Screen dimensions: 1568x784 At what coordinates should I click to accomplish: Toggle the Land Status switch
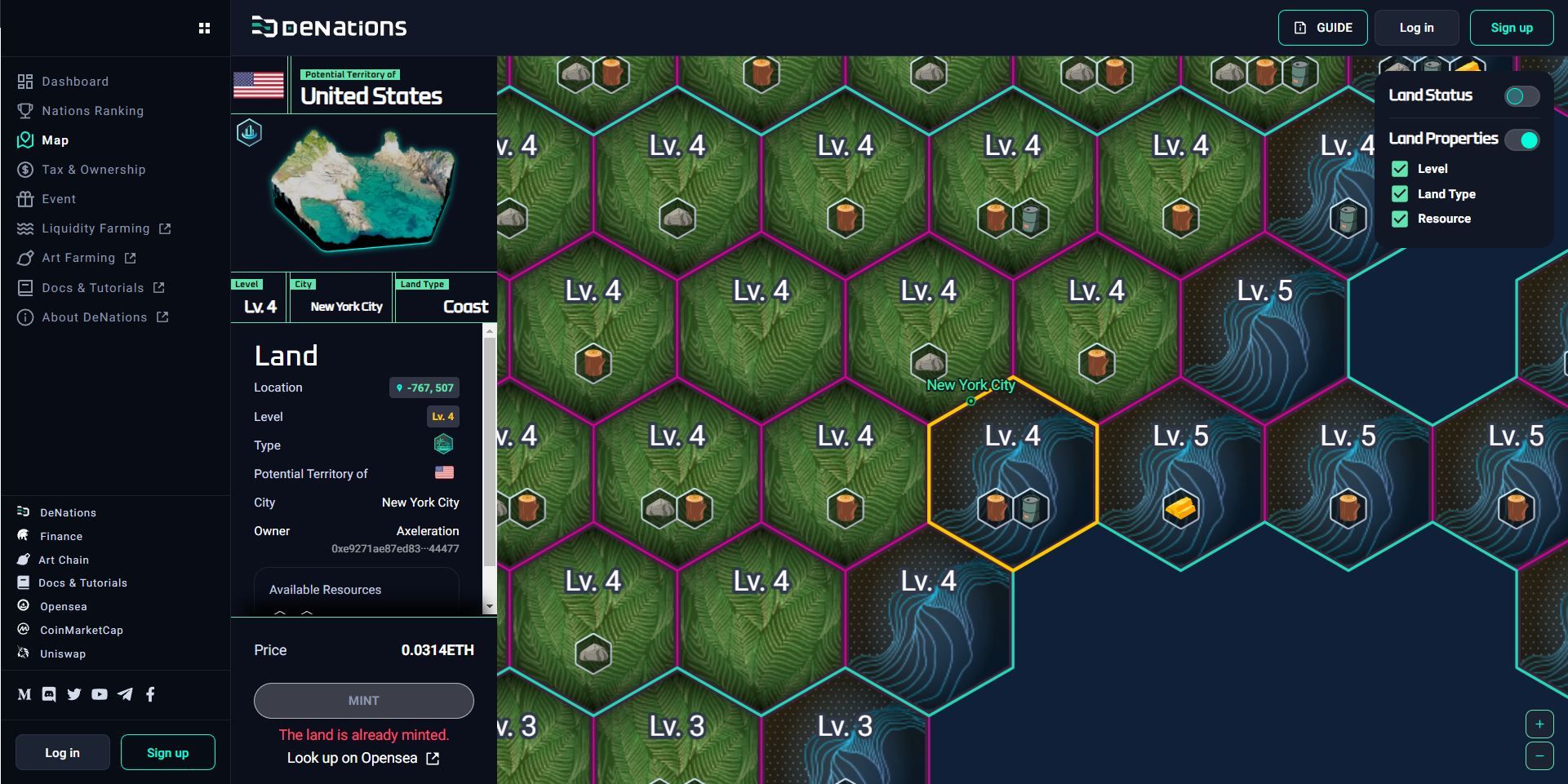coord(1521,96)
